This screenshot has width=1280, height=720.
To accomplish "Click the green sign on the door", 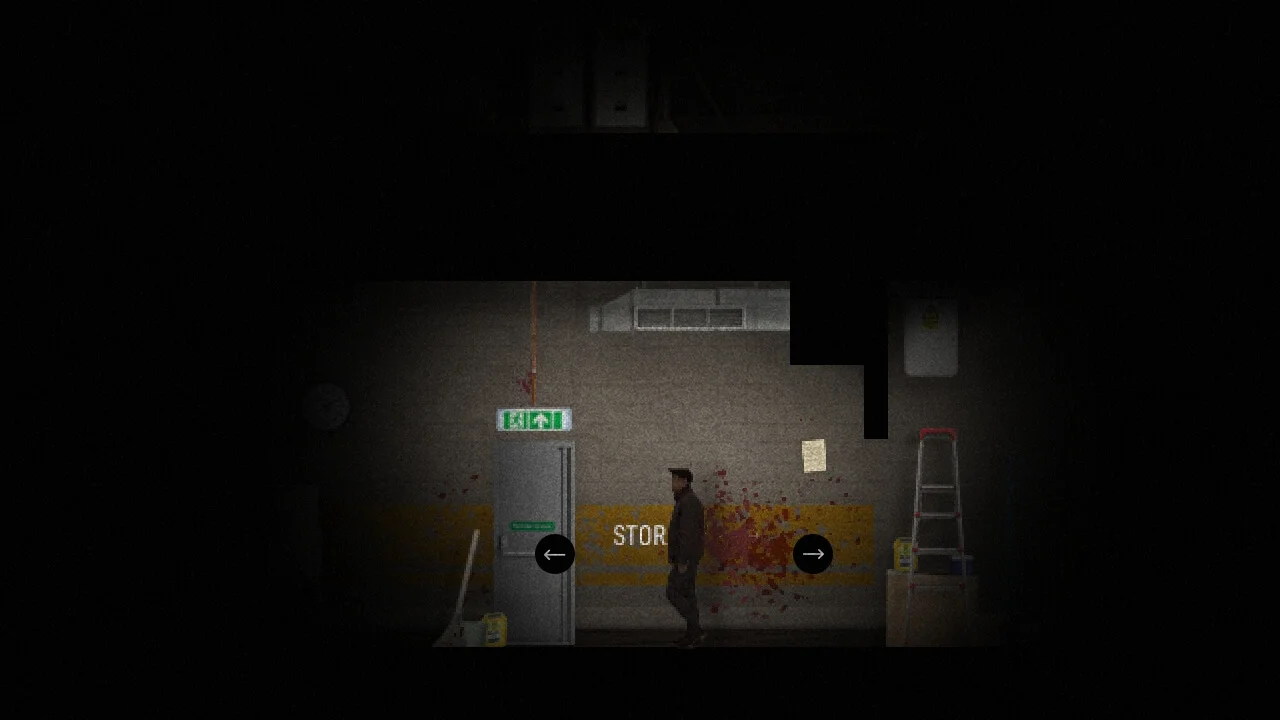I will [x=531, y=524].
